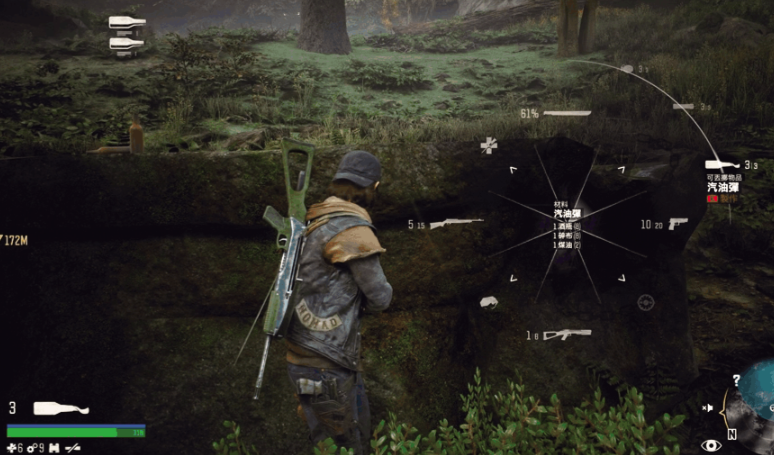
Task: Pick the crossbow at the wheel's bottom
Action: (567, 335)
